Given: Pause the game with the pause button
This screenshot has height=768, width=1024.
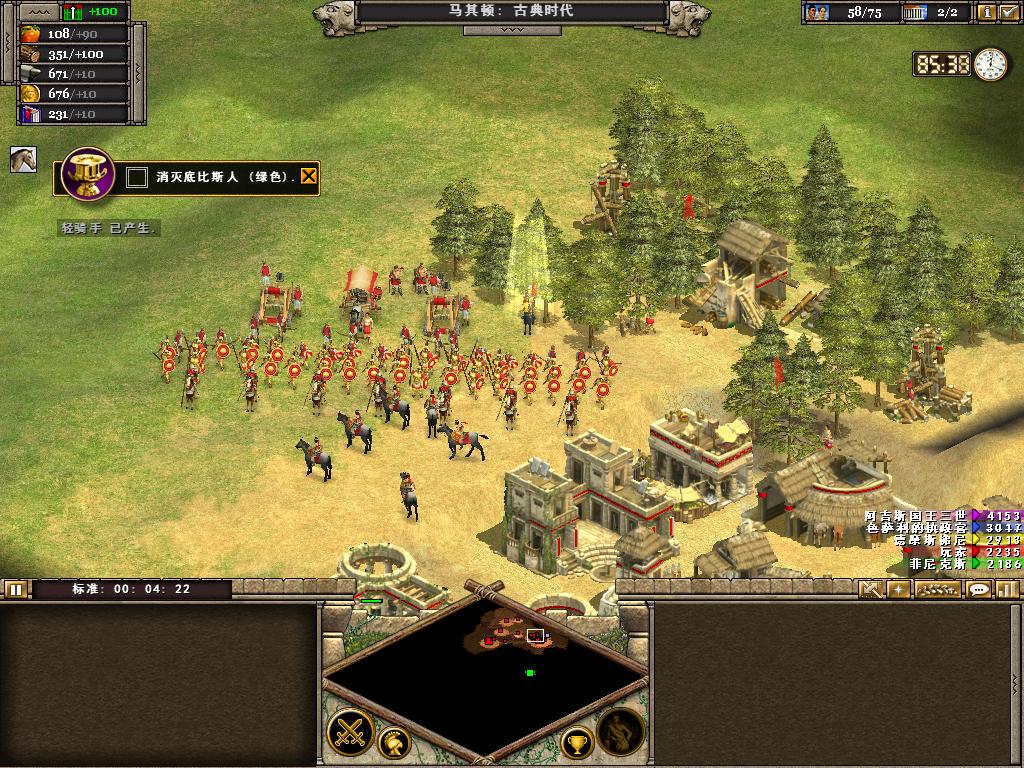Looking at the screenshot, I should click(x=15, y=589).
